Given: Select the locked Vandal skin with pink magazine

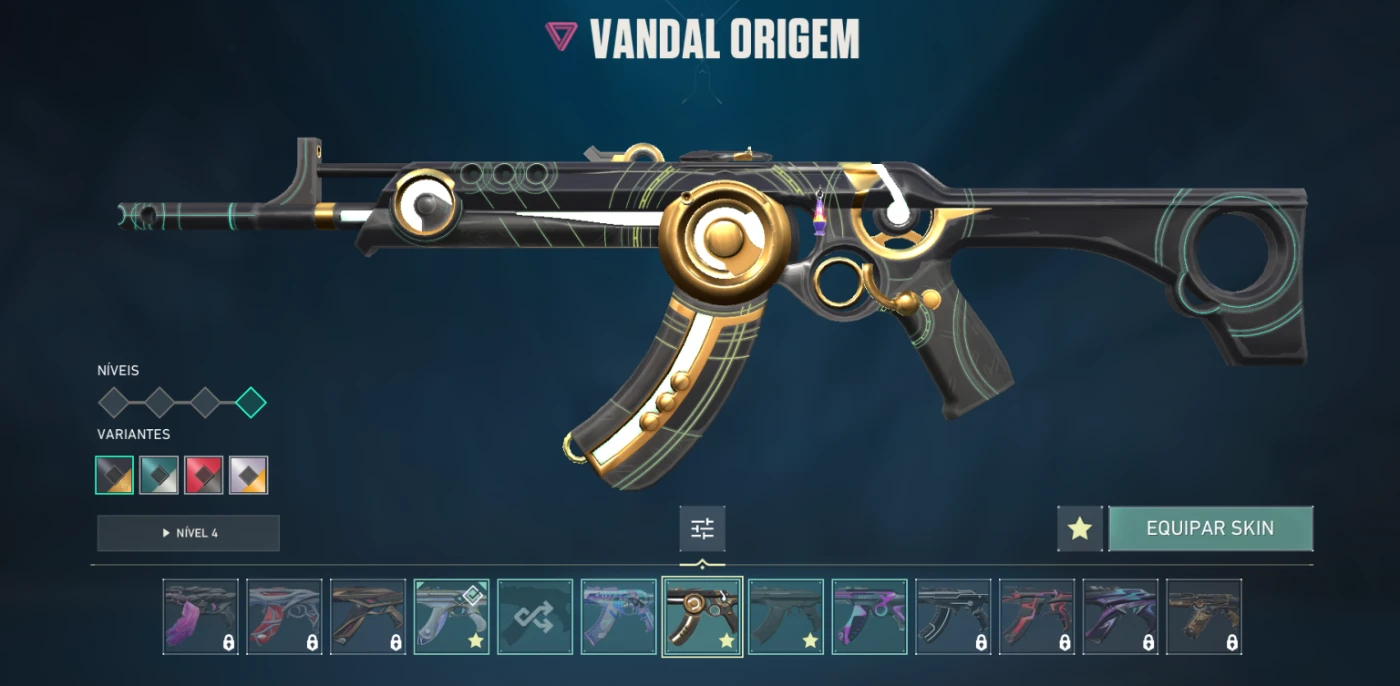Looking at the screenshot, I should pyautogui.click(x=201, y=616).
